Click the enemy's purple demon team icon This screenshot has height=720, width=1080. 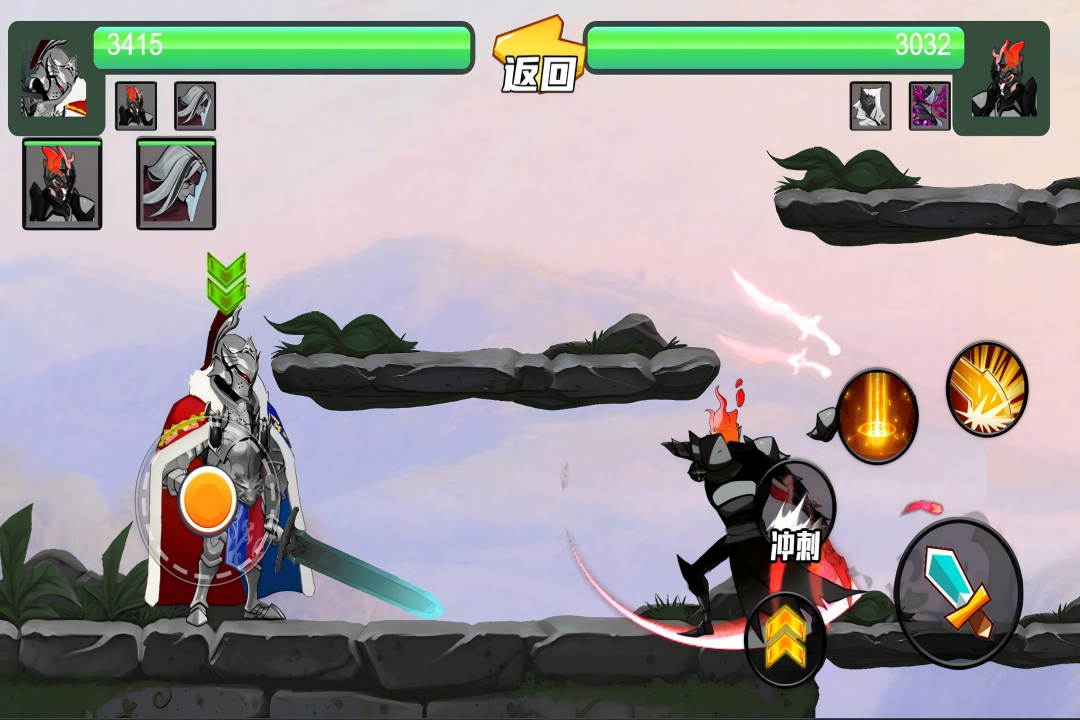(929, 106)
